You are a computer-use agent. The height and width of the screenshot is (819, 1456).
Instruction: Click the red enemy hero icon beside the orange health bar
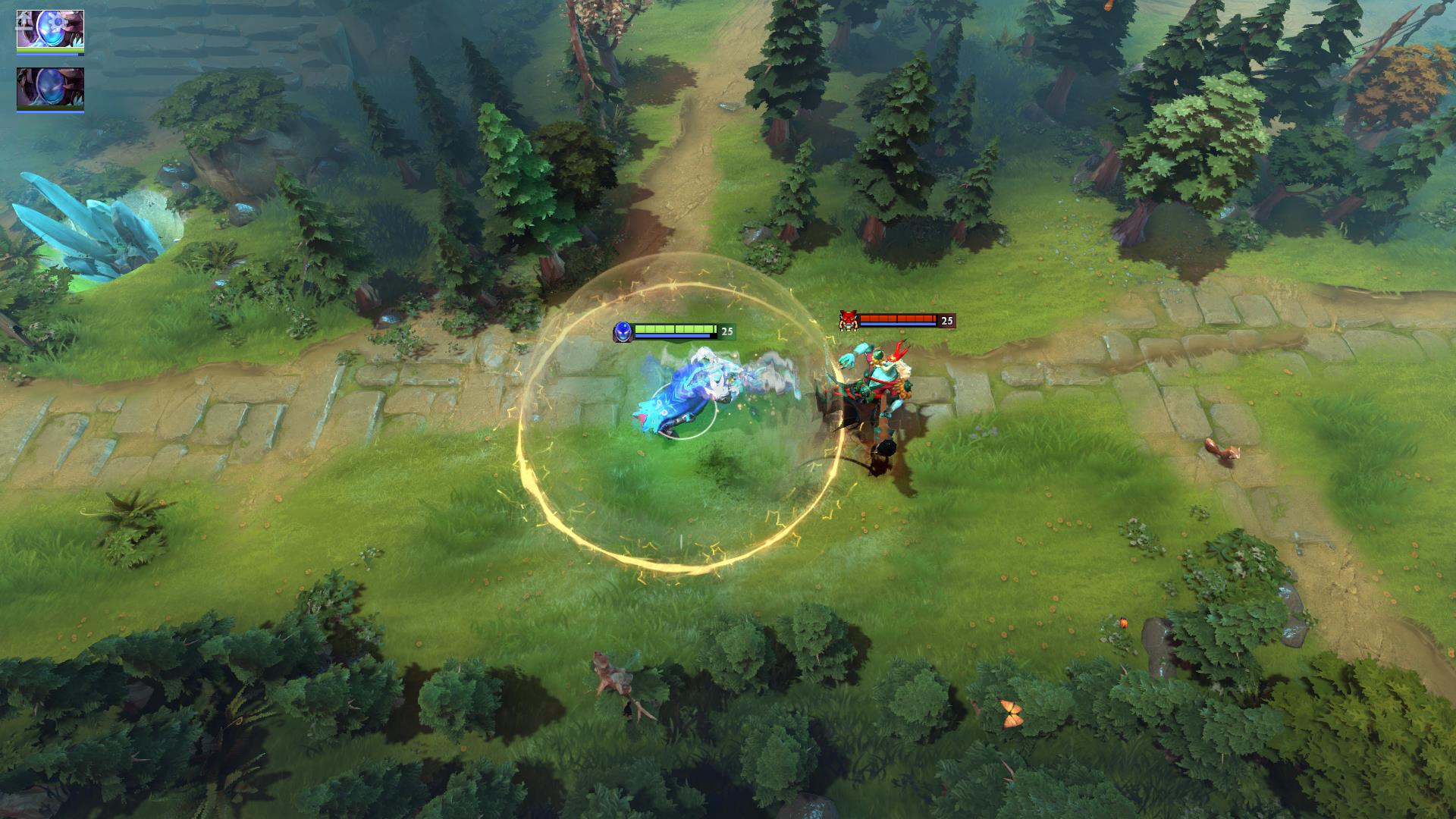849,321
